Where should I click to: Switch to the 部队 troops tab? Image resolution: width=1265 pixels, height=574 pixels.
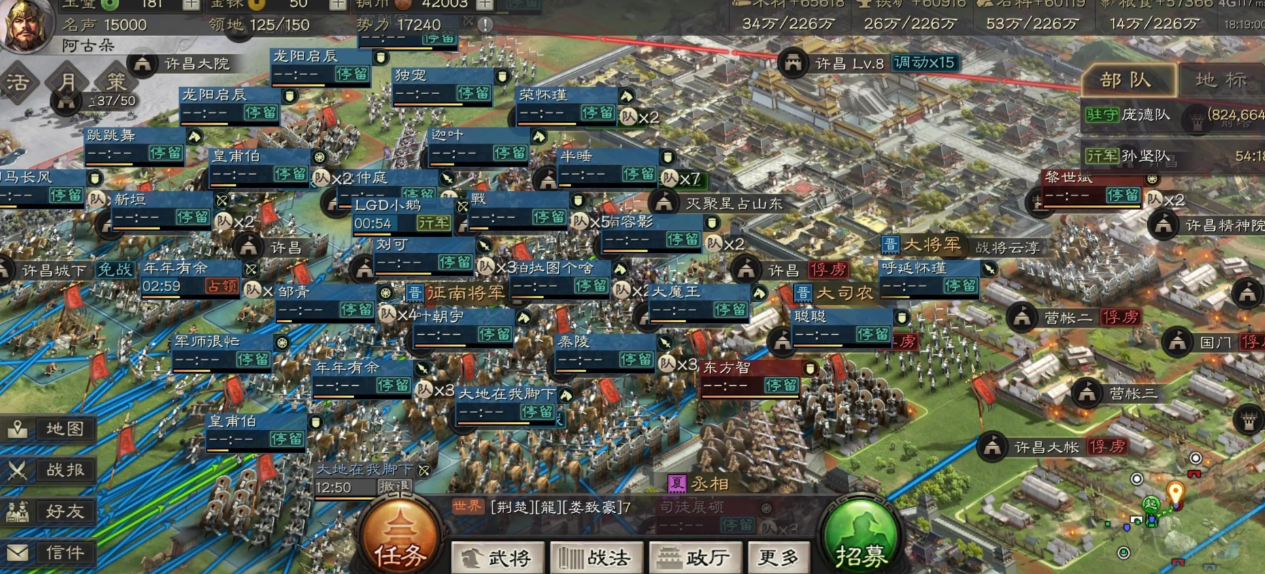(1126, 80)
